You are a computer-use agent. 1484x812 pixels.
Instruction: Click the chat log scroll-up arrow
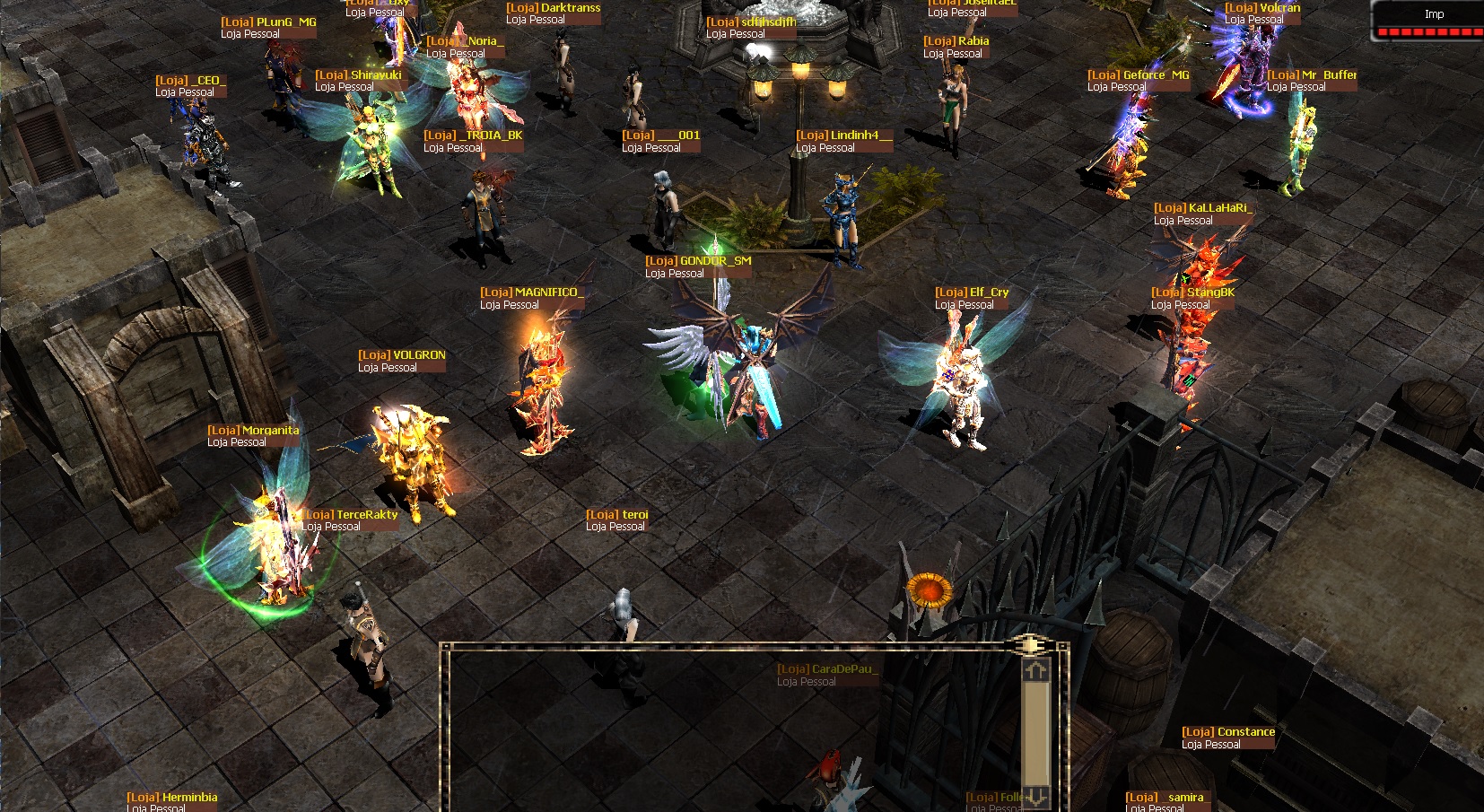point(1035,670)
